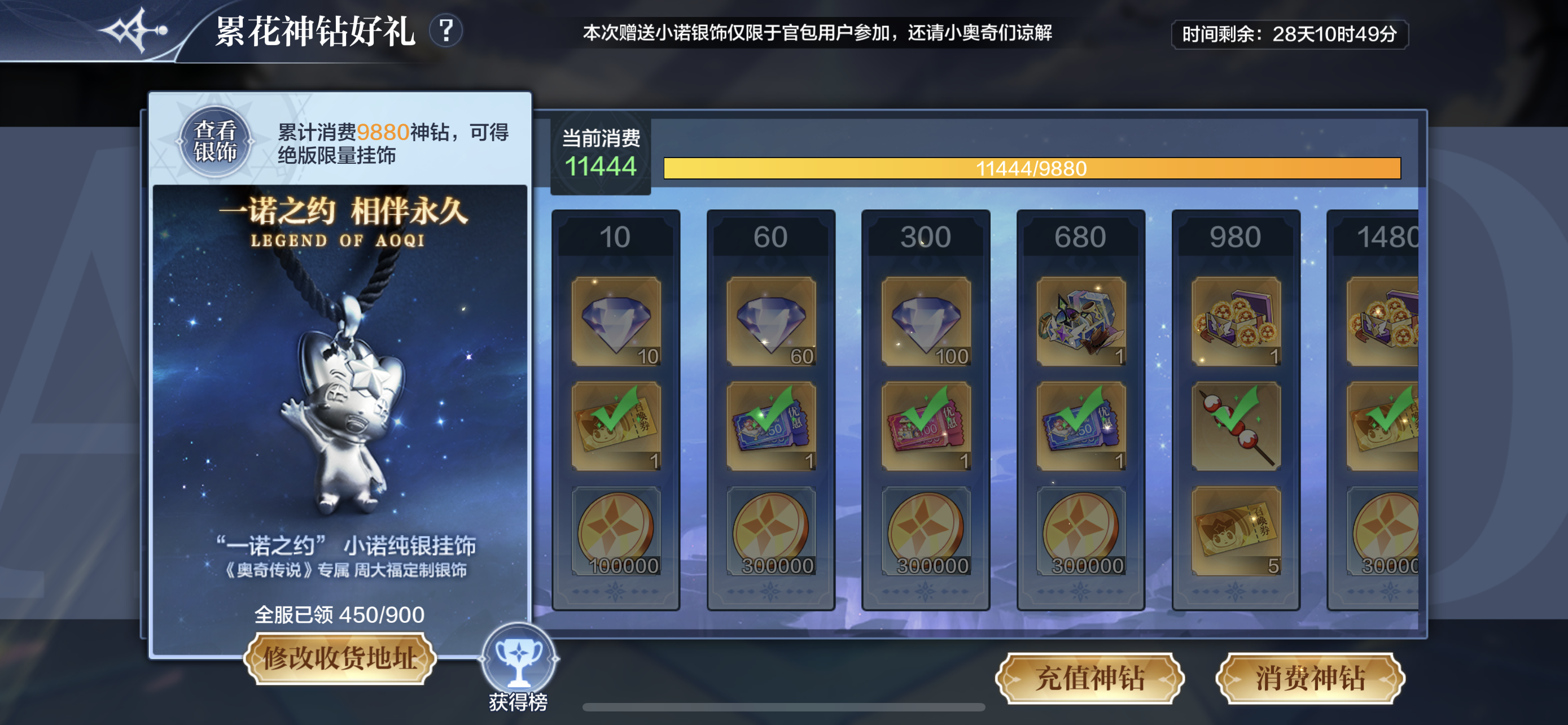Image resolution: width=1568 pixels, height=725 pixels.
Task: Open 充值神钻 recharge button
Action: pos(1089,678)
